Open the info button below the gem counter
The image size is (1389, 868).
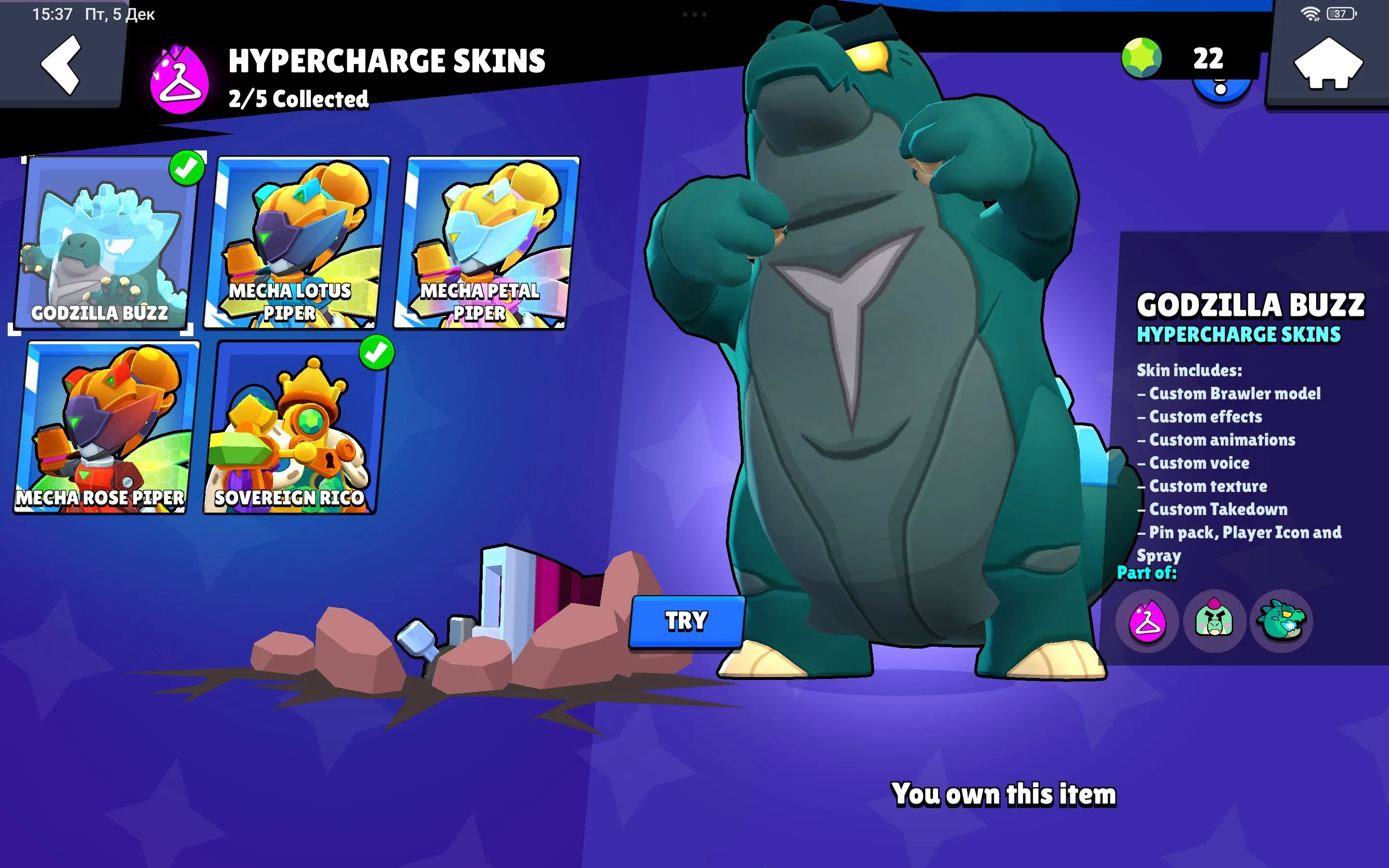[x=1220, y=90]
